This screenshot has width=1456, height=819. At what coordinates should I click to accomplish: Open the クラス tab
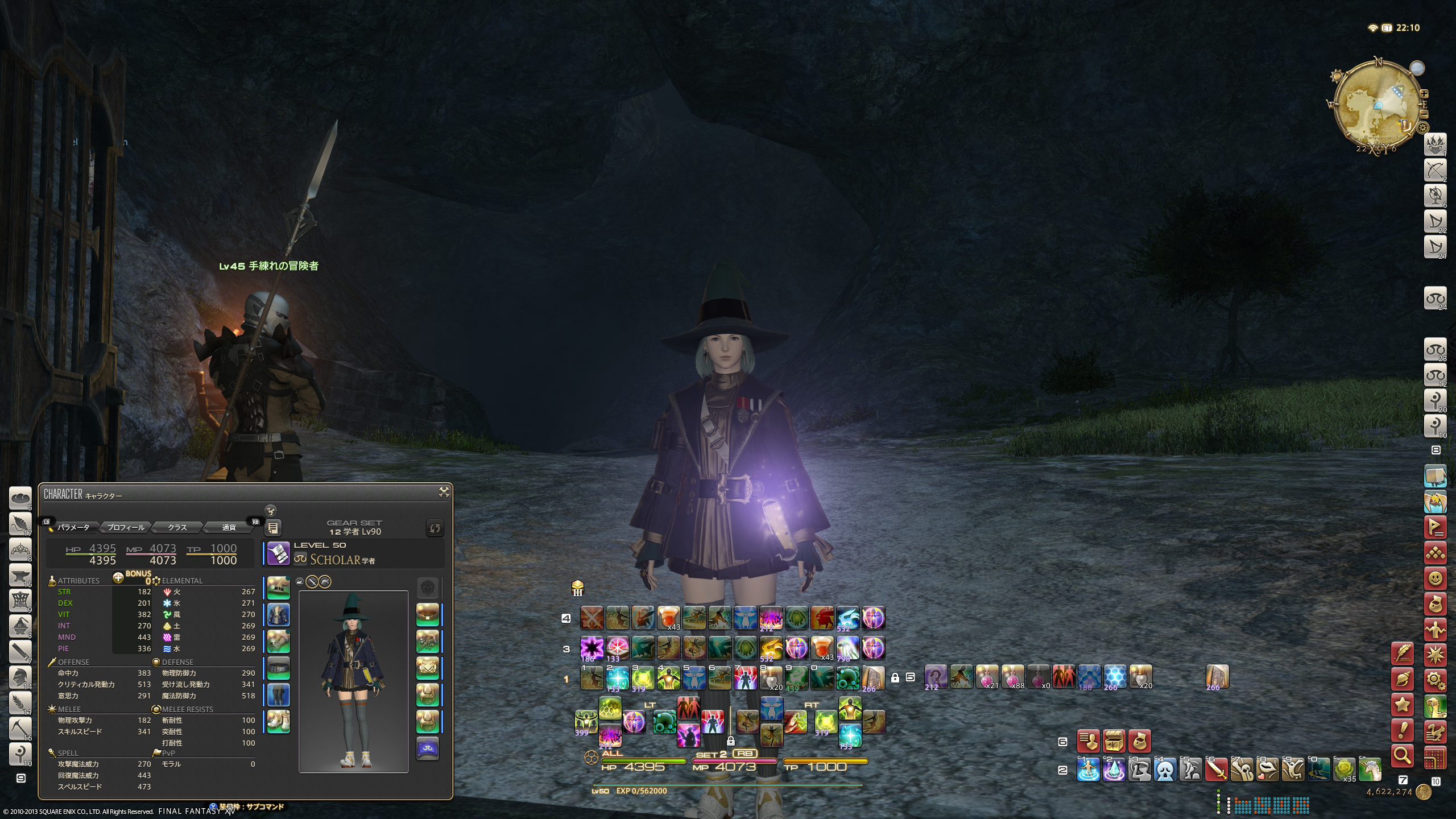(177, 527)
